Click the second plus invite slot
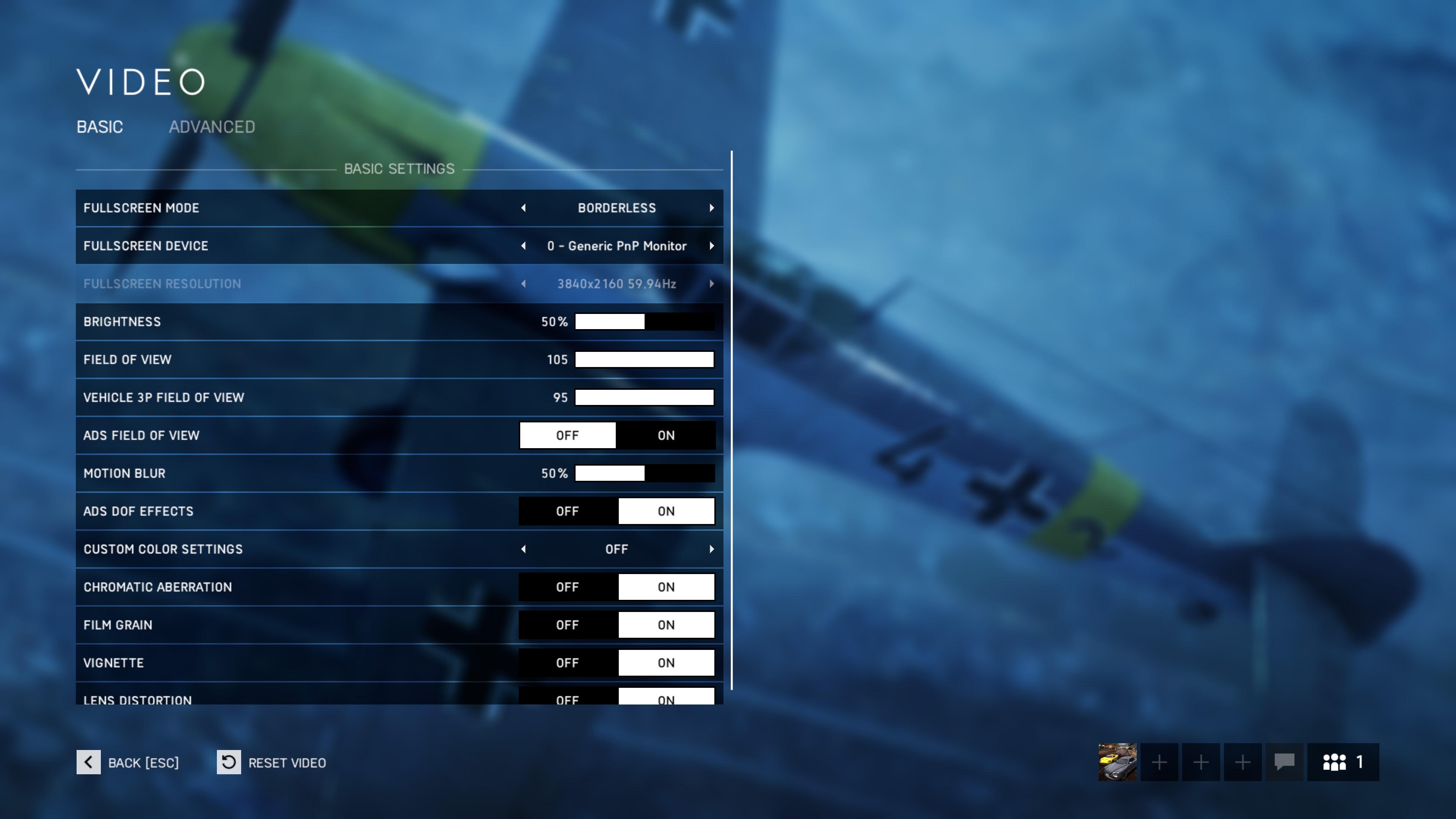The height and width of the screenshot is (819, 1456). (1200, 762)
